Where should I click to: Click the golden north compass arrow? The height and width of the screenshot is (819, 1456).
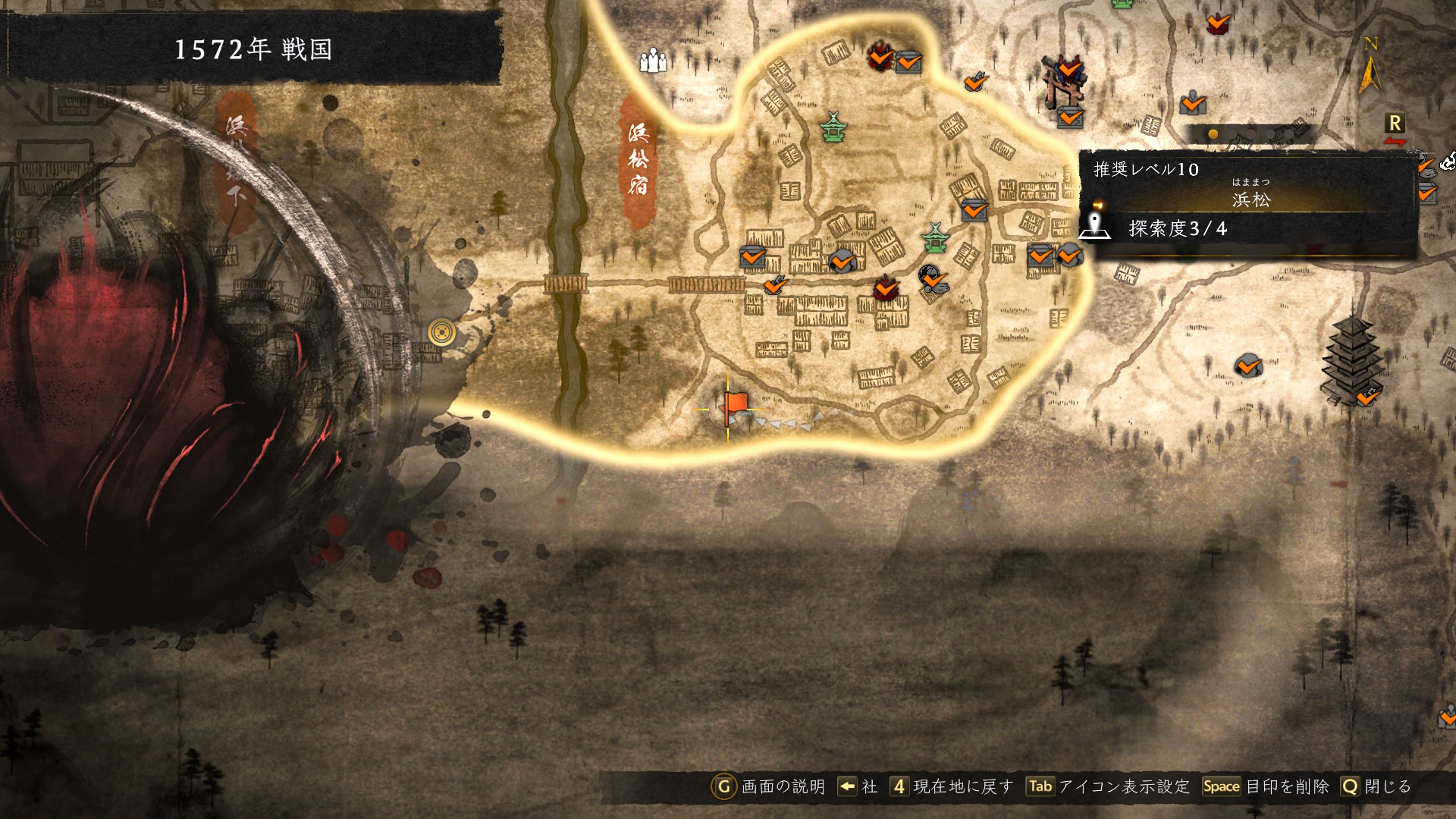[x=1370, y=70]
